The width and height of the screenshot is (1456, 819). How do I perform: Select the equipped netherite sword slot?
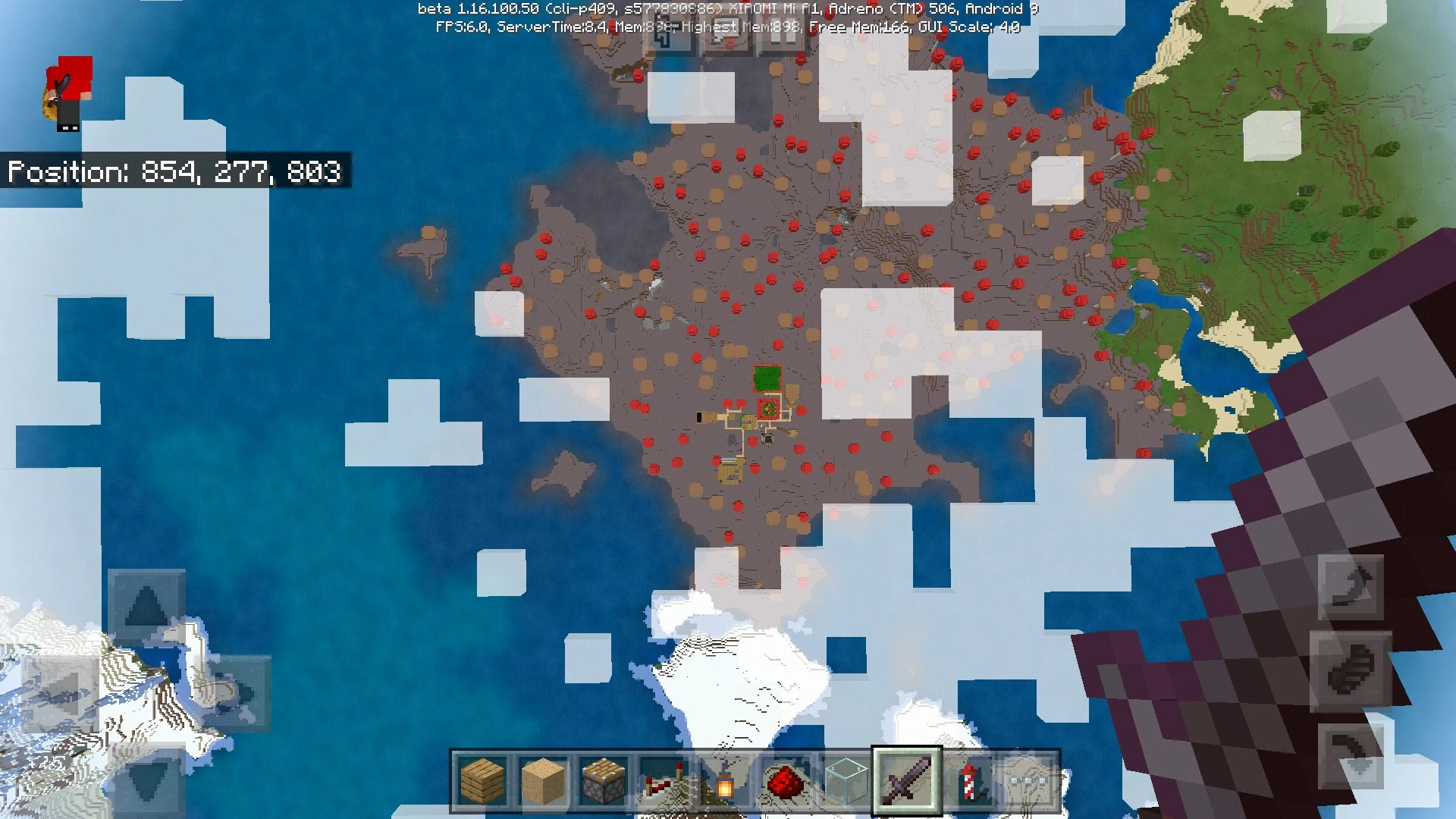click(907, 781)
